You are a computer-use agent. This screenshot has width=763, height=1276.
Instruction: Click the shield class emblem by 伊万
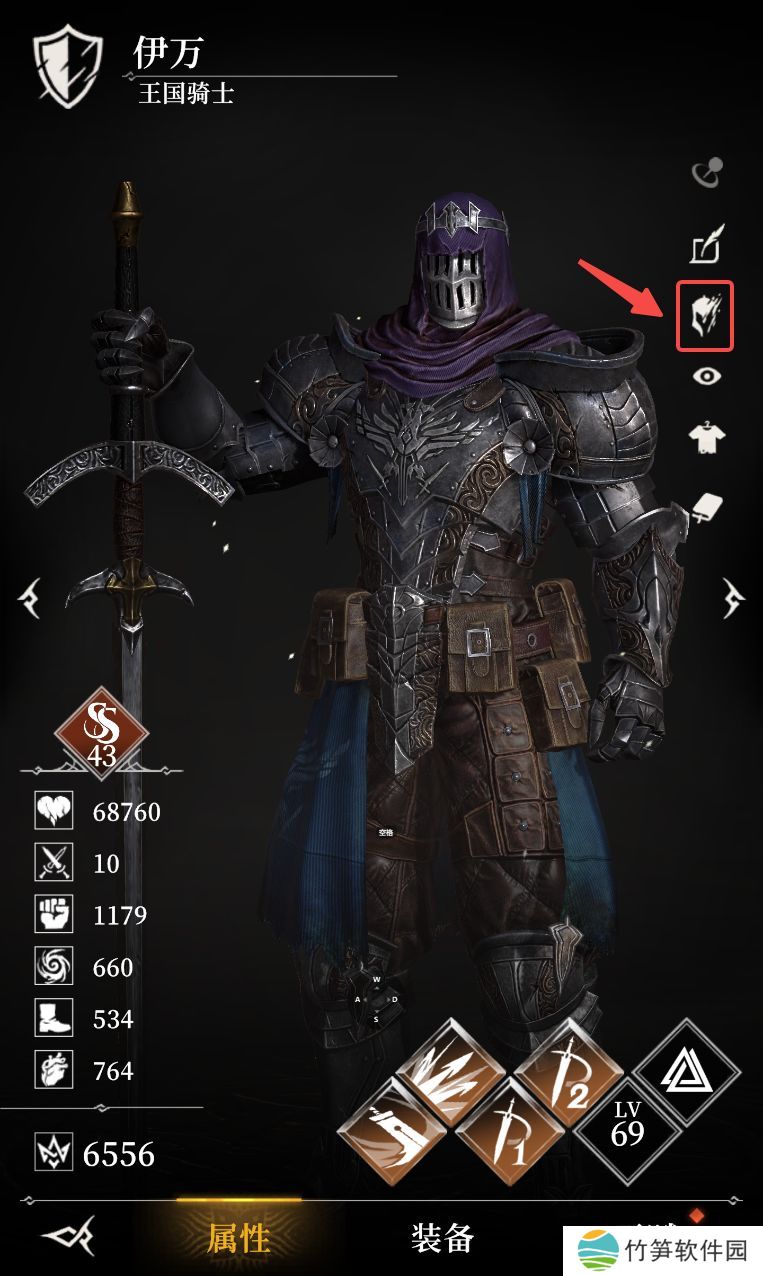click(70, 66)
